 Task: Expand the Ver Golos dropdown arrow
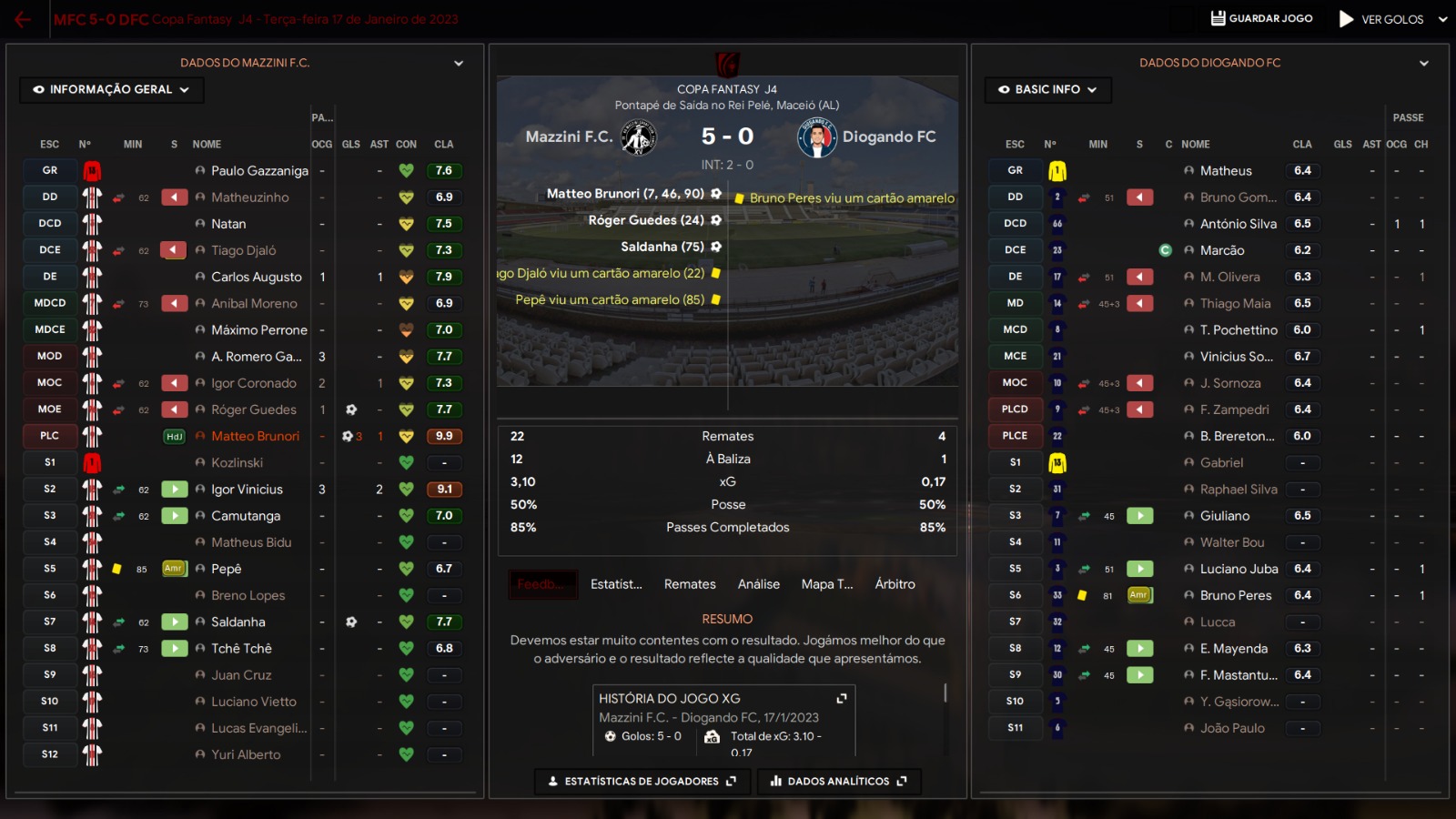click(1443, 19)
